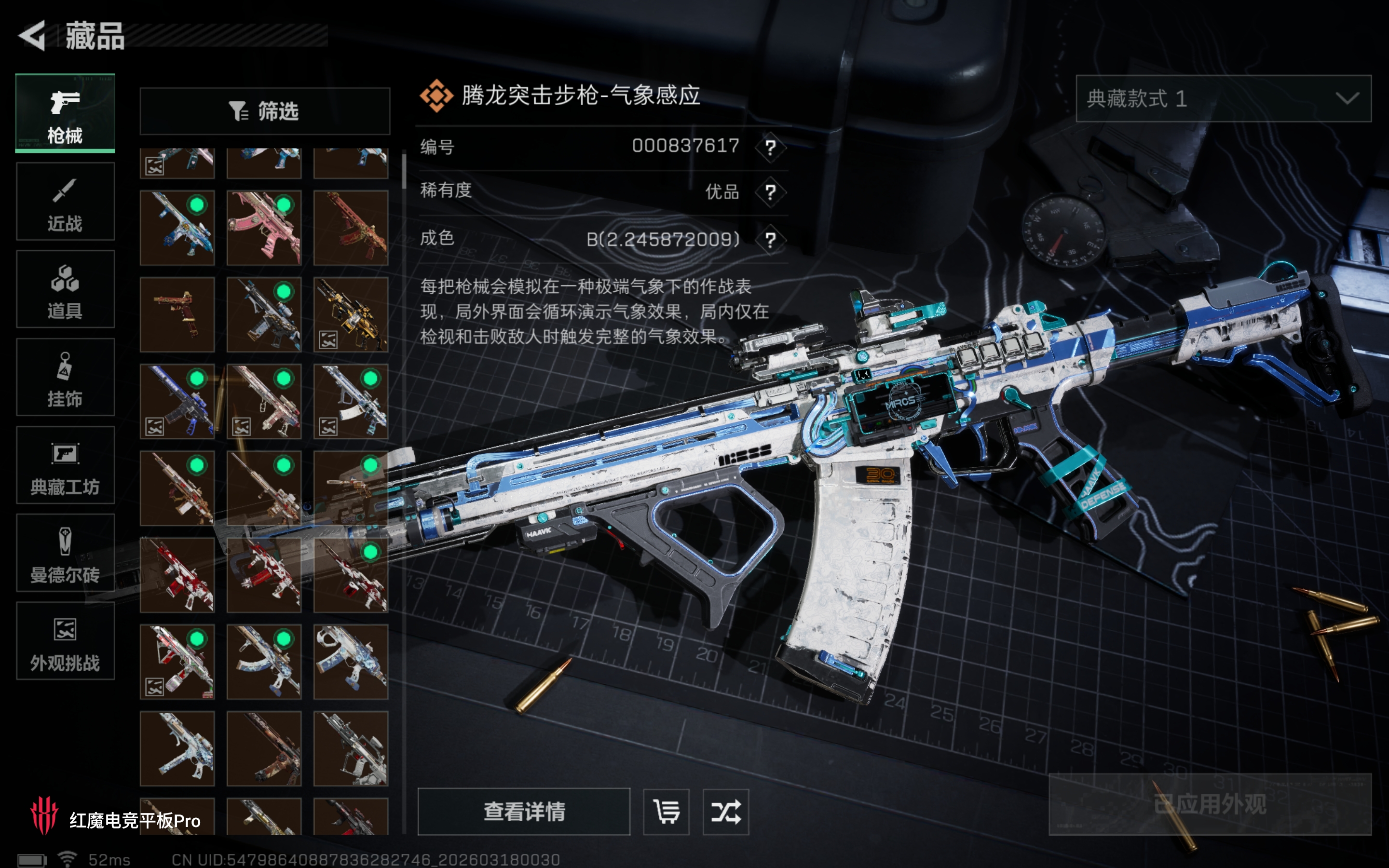The width and height of the screenshot is (1389, 868).
Task: Open the 近战 melee category
Action: (65, 202)
